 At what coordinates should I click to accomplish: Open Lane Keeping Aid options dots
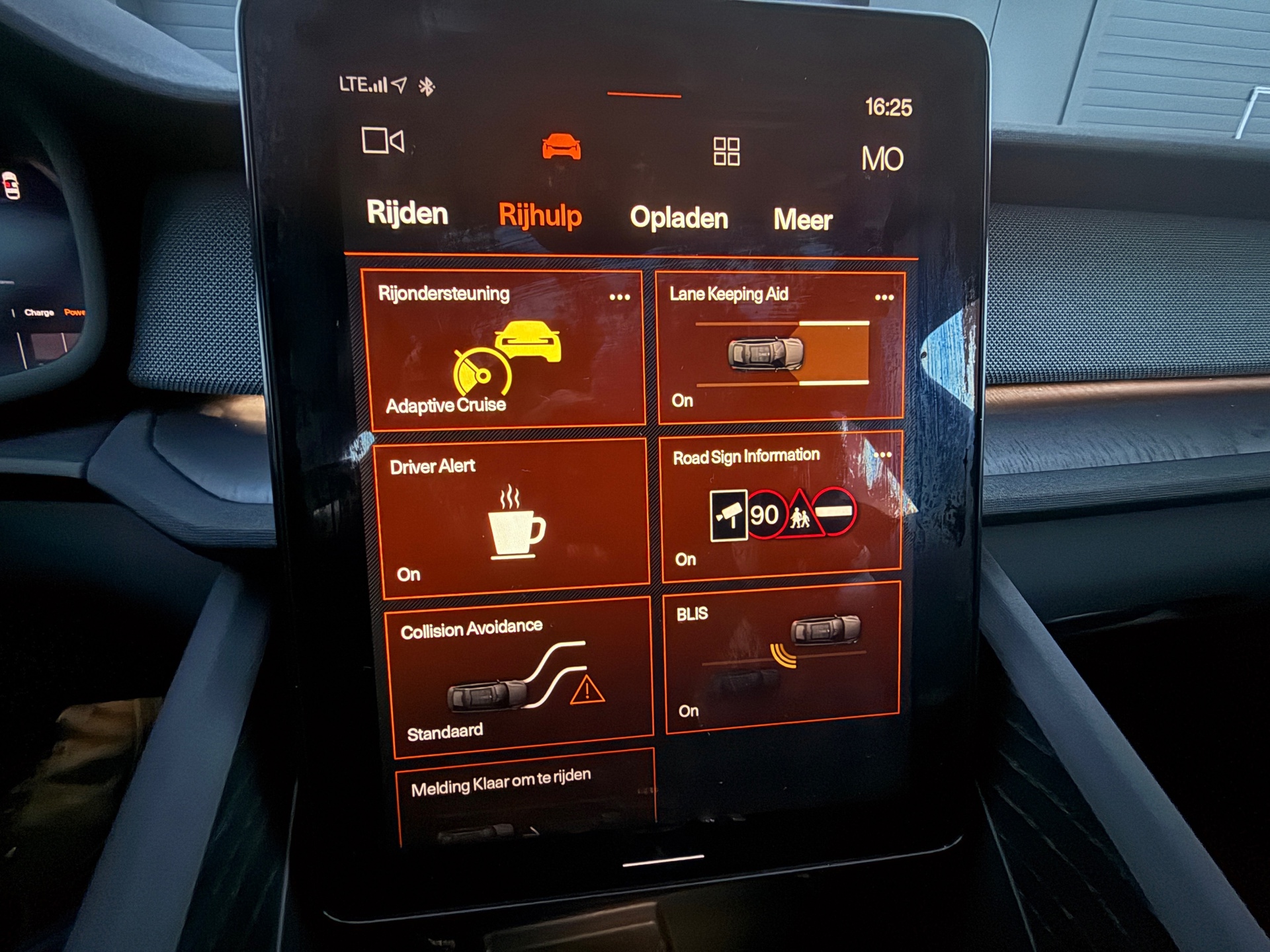884,297
